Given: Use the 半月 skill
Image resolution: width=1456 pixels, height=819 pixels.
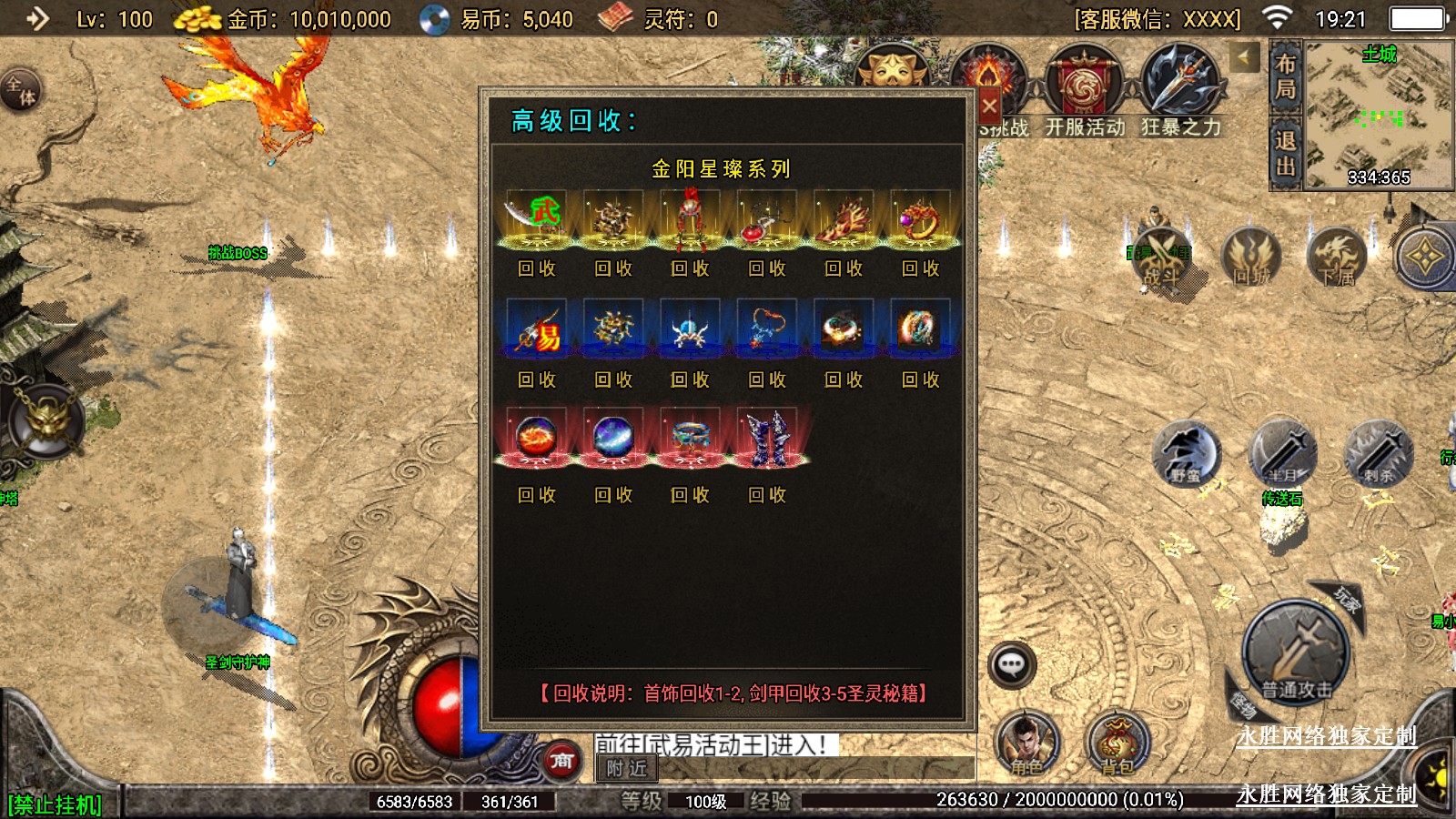Looking at the screenshot, I should pyautogui.click(x=1282, y=452).
